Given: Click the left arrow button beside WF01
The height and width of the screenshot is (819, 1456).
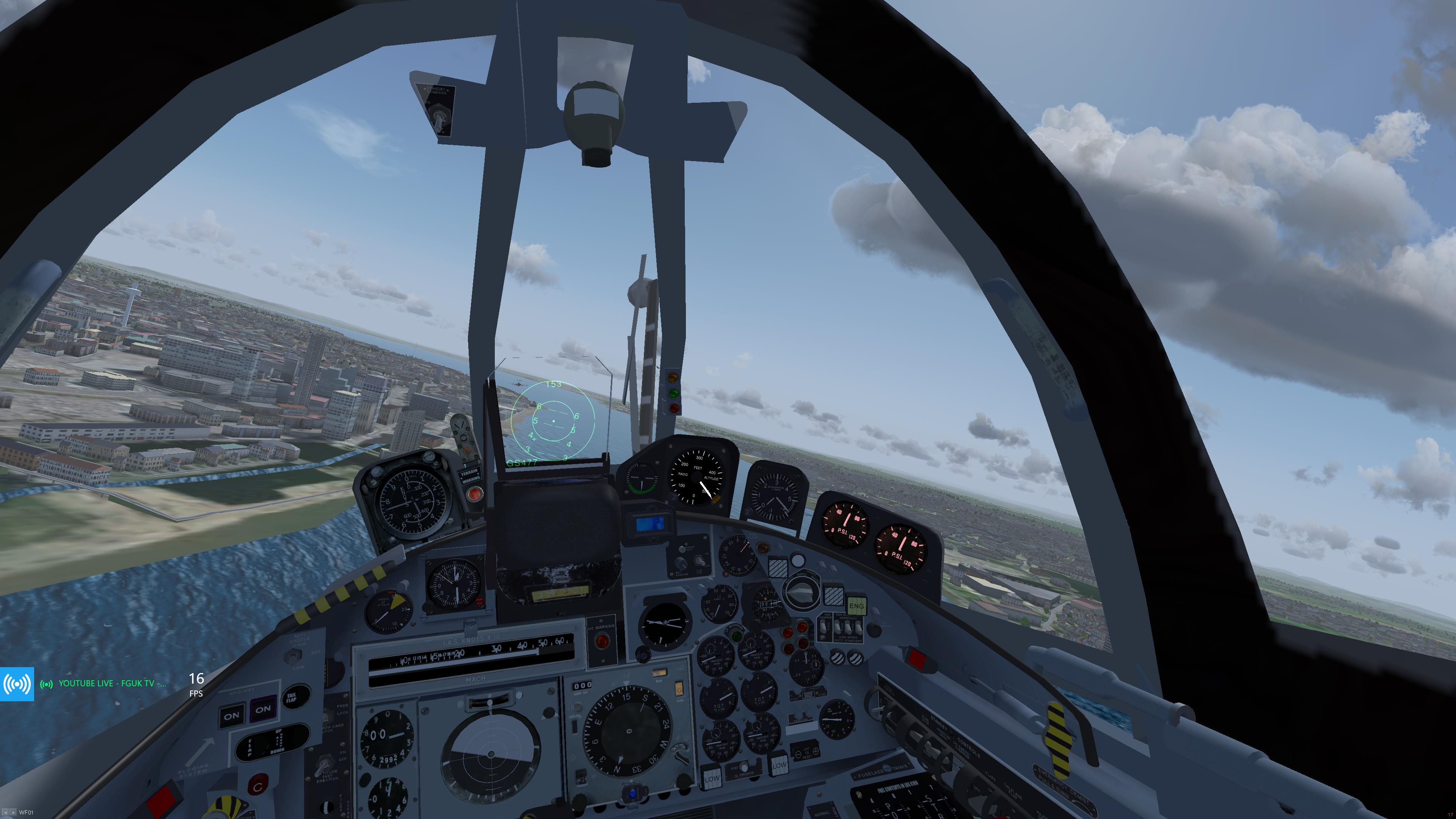Looking at the screenshot, I should tap(6, 813).
